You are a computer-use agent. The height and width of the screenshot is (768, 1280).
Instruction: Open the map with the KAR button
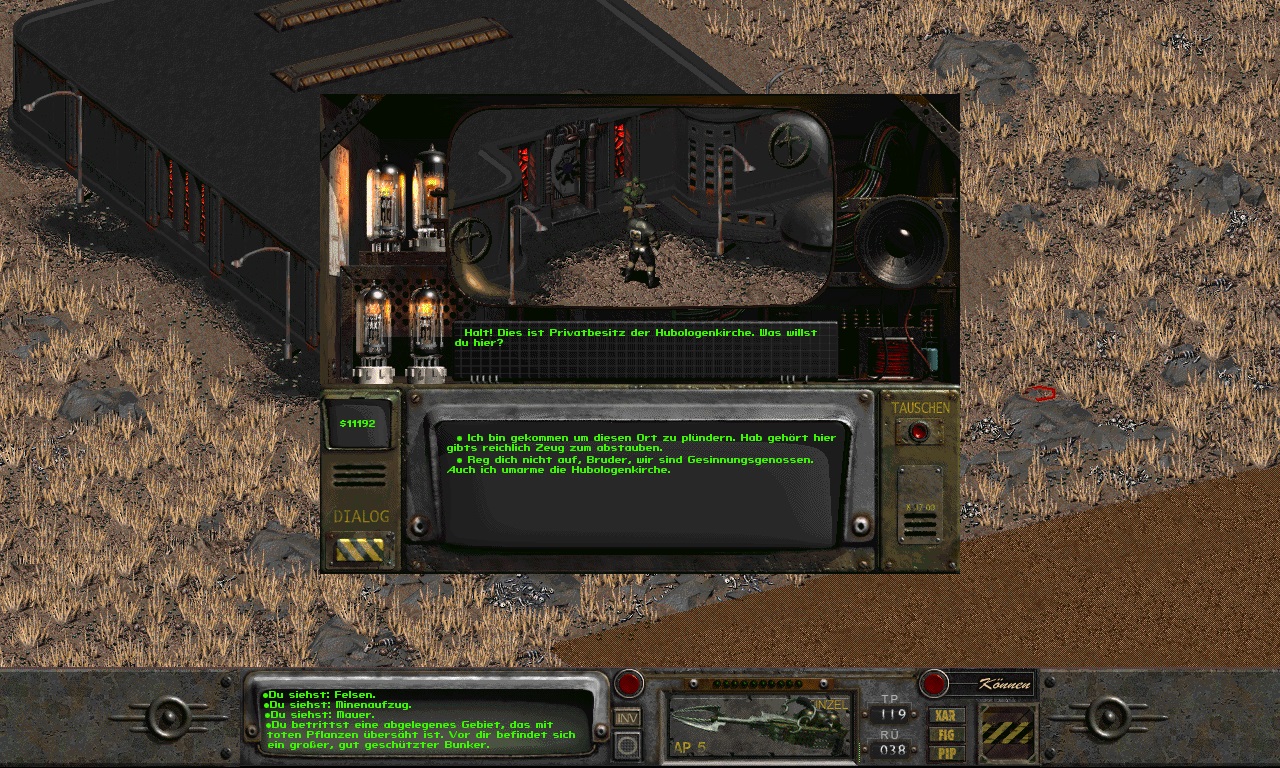coord(945,716)
